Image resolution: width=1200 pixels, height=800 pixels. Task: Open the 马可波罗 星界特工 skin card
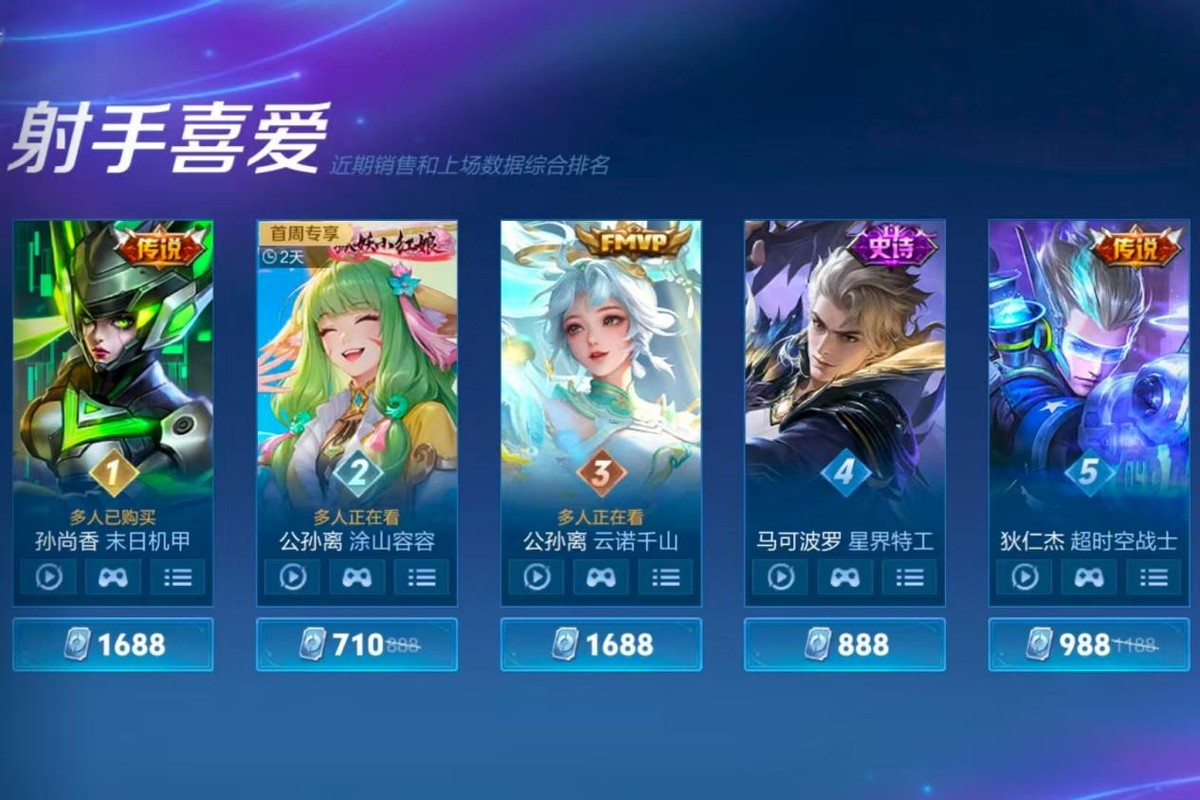[x=844, y=360]
